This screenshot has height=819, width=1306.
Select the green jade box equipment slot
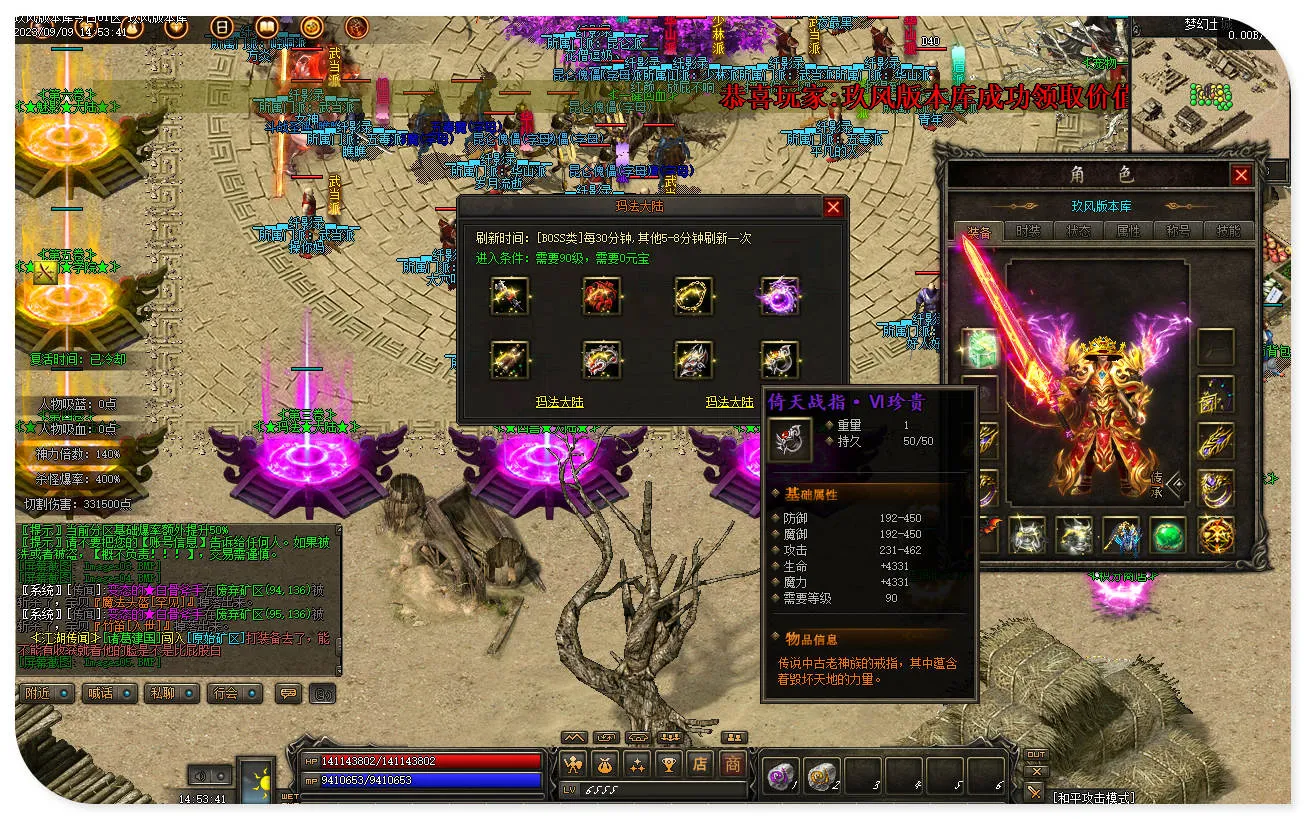pos(981,347)
